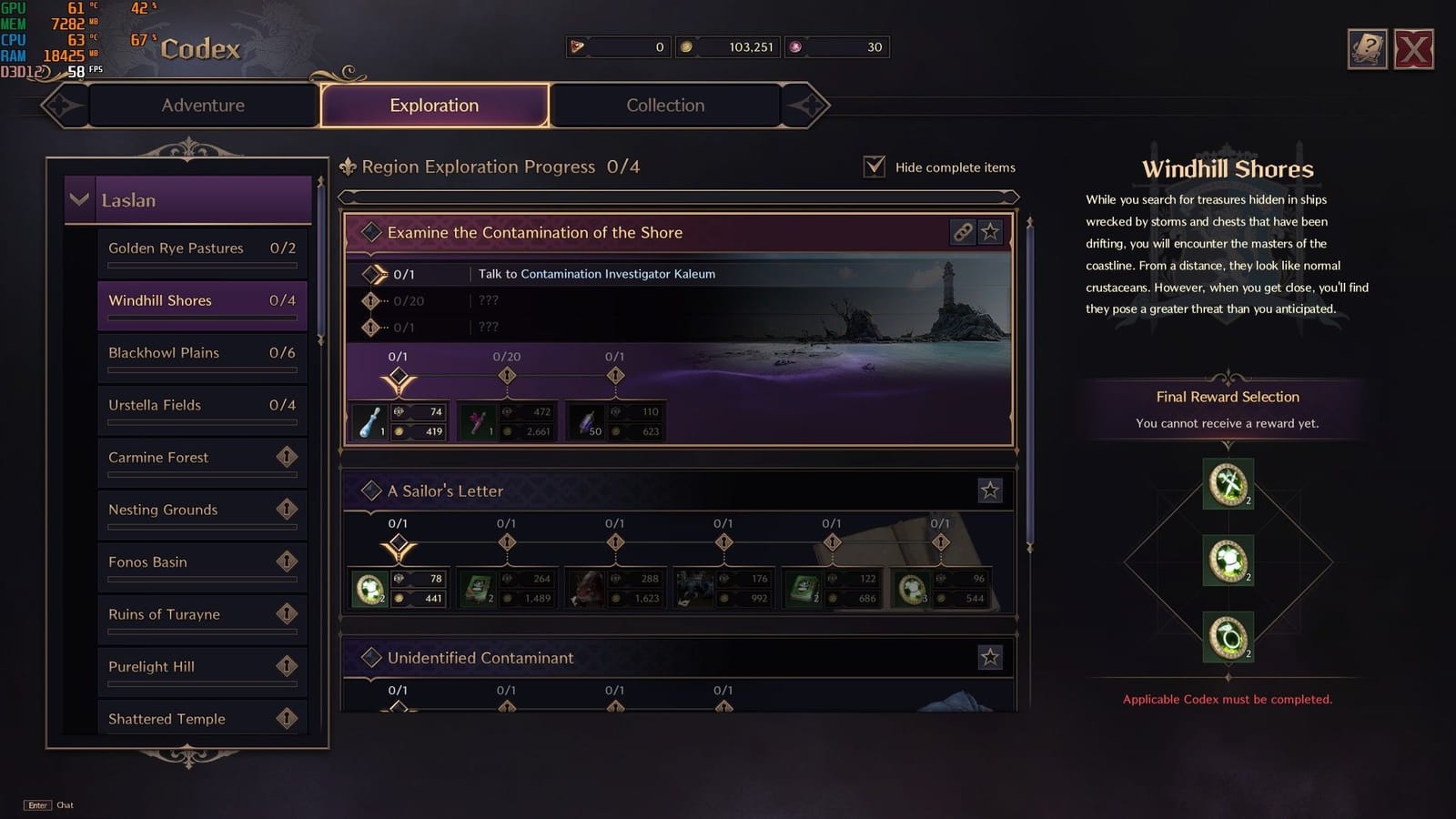
Task: Click the left arrow beside the Adventure tab
Action: click(60, 105)
